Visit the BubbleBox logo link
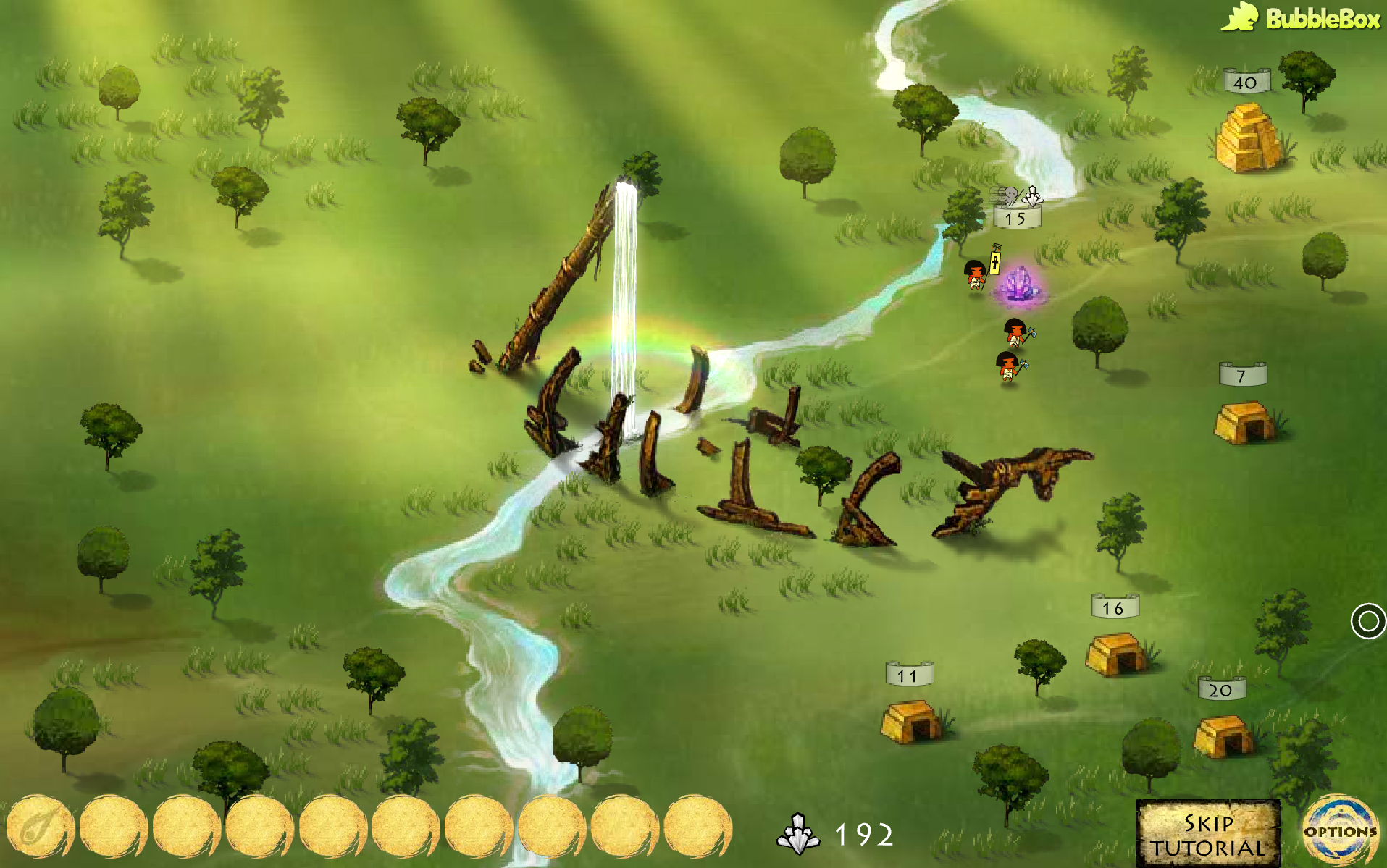 [1302, 17]
